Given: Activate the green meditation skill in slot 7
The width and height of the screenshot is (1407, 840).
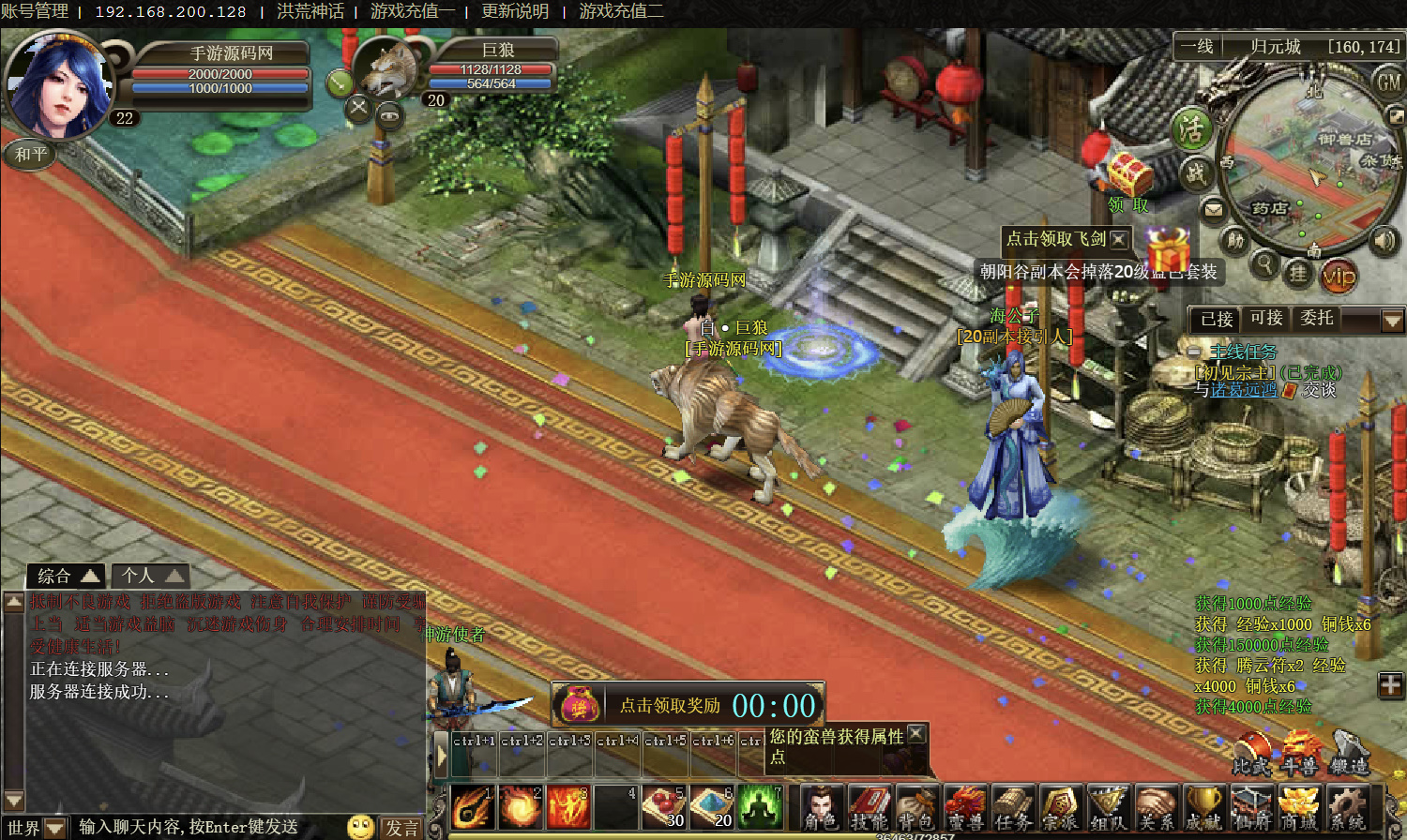Looking at the screenshot, I should [x=761, y=806].
